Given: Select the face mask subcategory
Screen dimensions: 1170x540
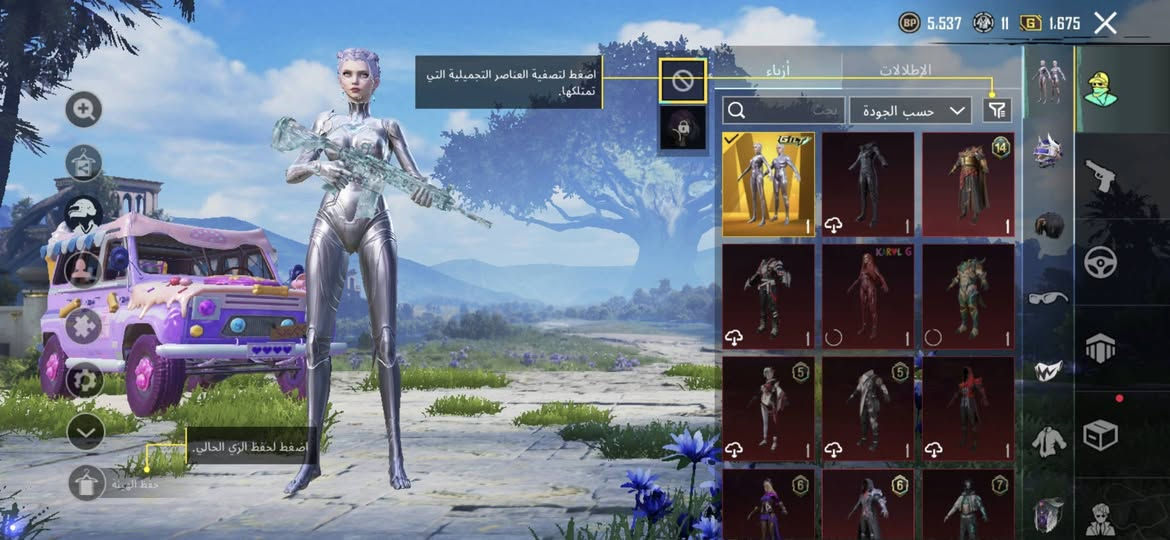Looking at the screenshot, I should tap(1047, 370).
